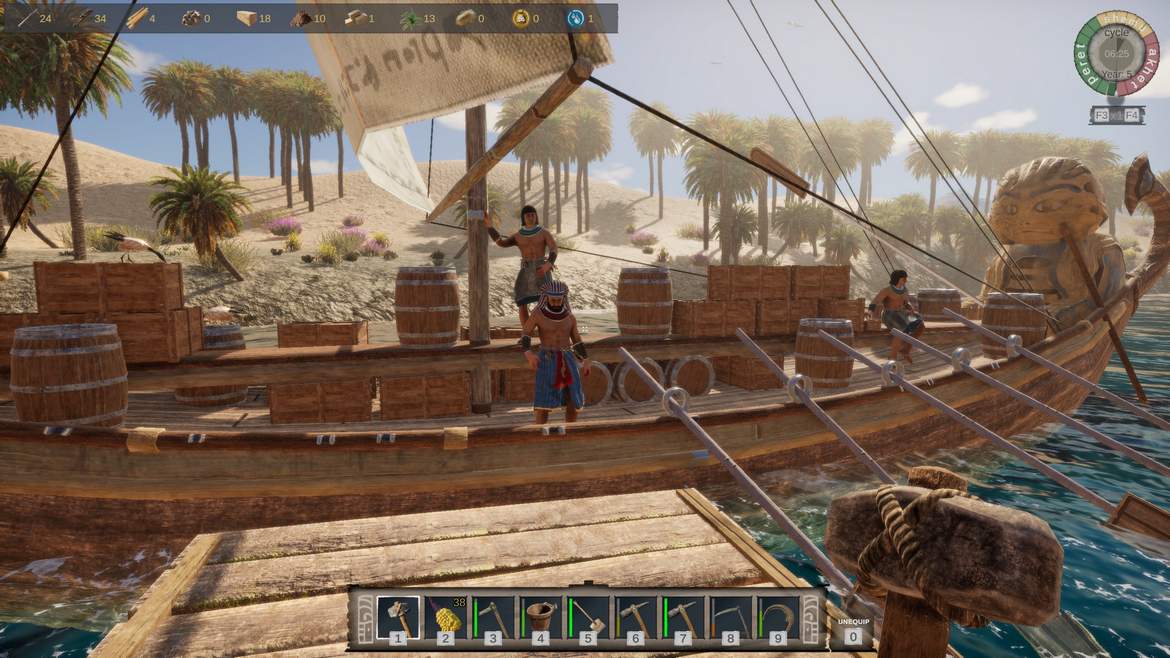The image size is (1170, 658).
Task: Select the mallet in hotbar slot 1
Action: [398, 617]
